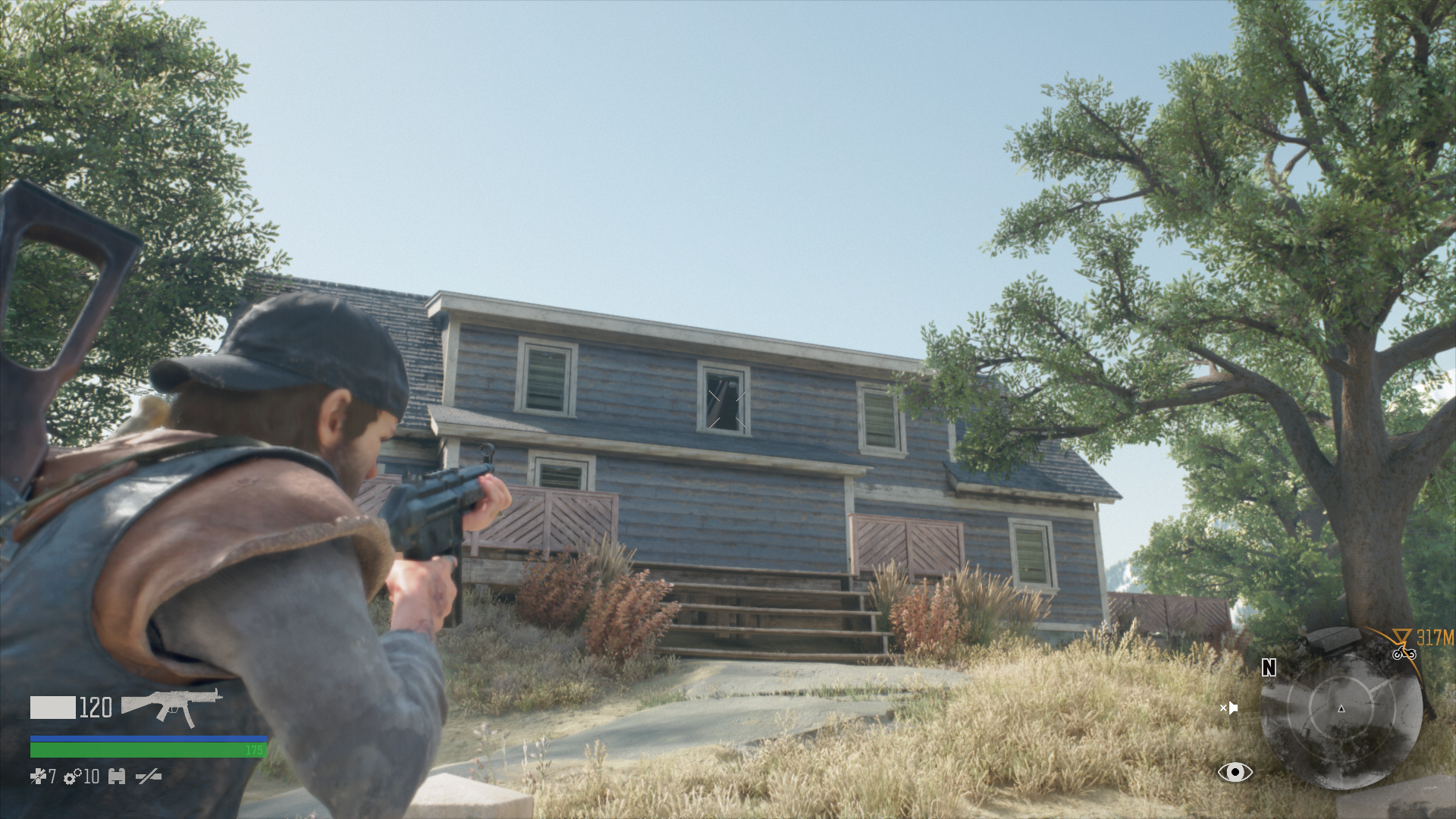The width and height of the screenshot is (1456, 819).
Task: Toggle the detection eye indicator
Action: tap(1236, 771)
